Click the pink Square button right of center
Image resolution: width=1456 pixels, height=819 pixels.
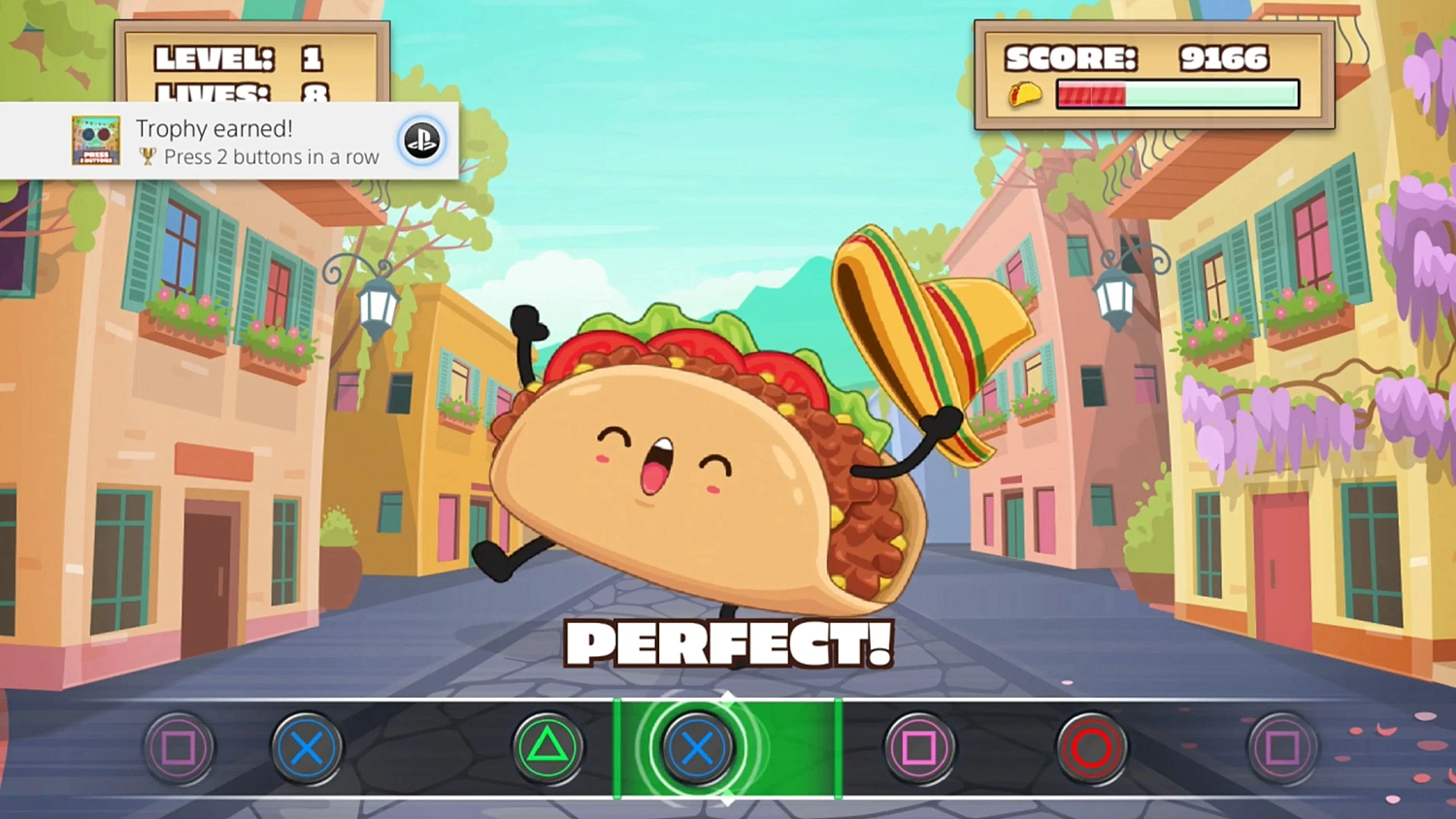click(920, 748)
